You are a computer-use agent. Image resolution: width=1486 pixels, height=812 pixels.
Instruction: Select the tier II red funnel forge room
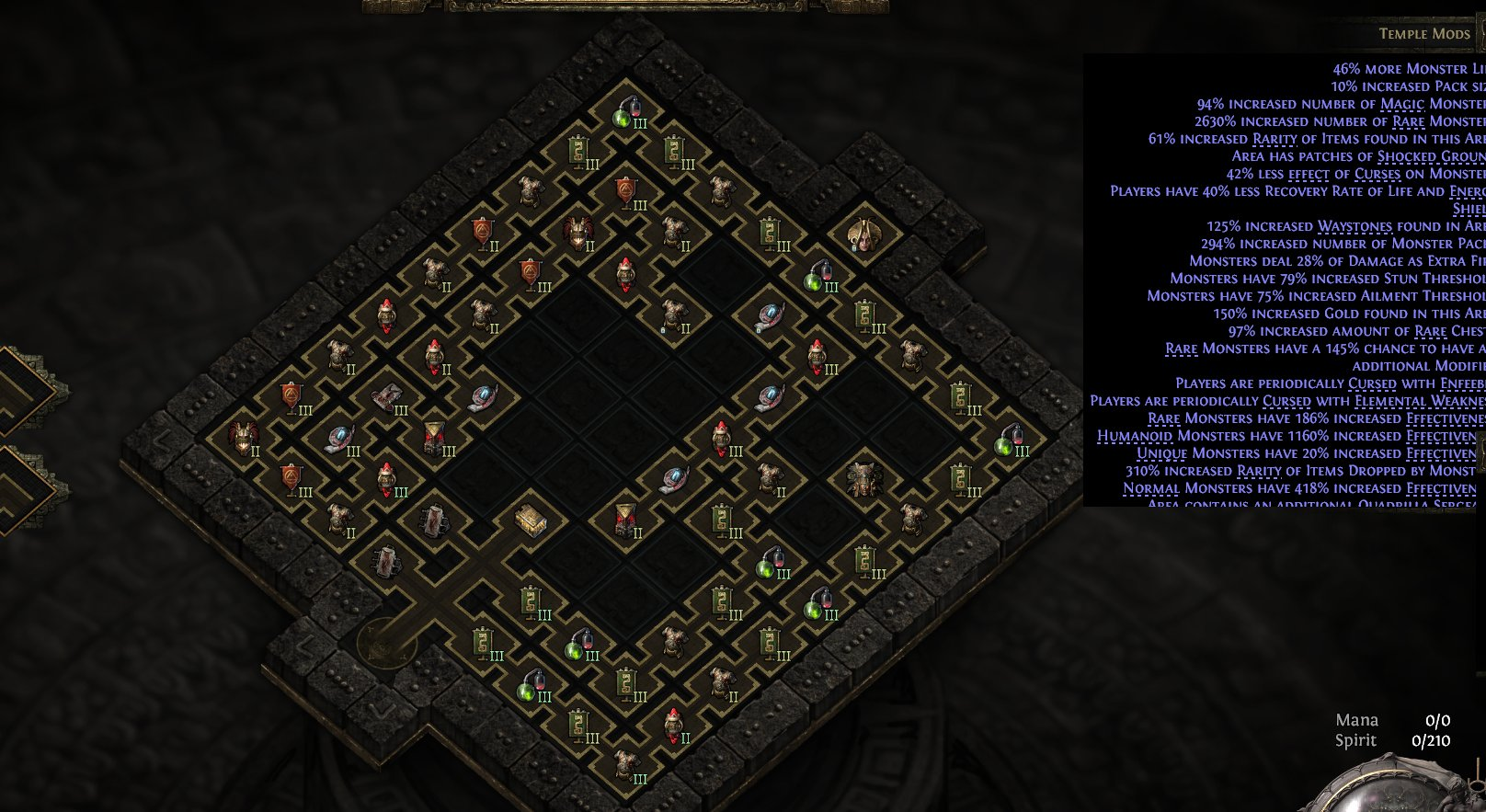[627, 521]
